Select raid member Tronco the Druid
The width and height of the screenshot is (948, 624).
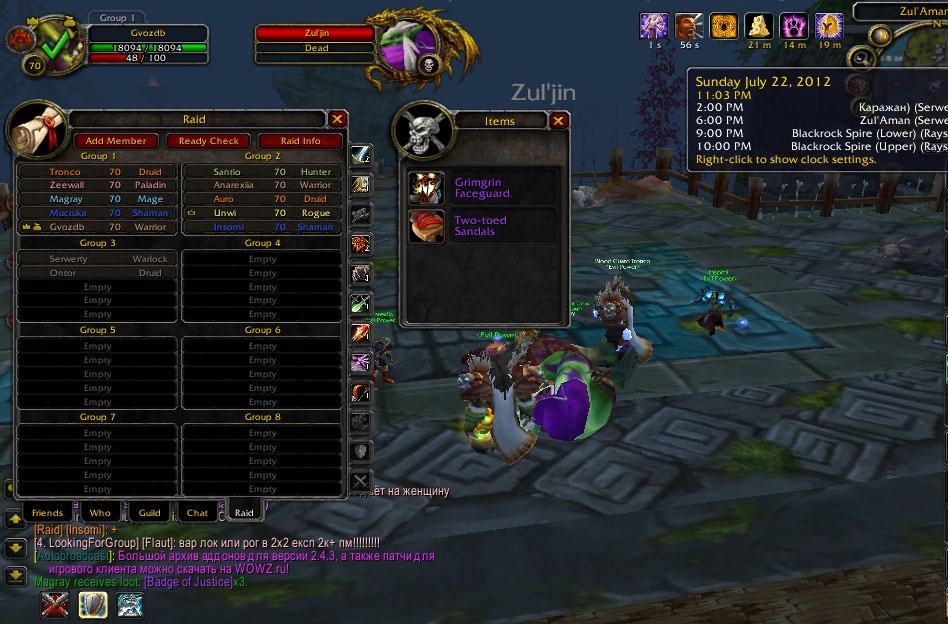pyautogui.click(x=97, y=172)
